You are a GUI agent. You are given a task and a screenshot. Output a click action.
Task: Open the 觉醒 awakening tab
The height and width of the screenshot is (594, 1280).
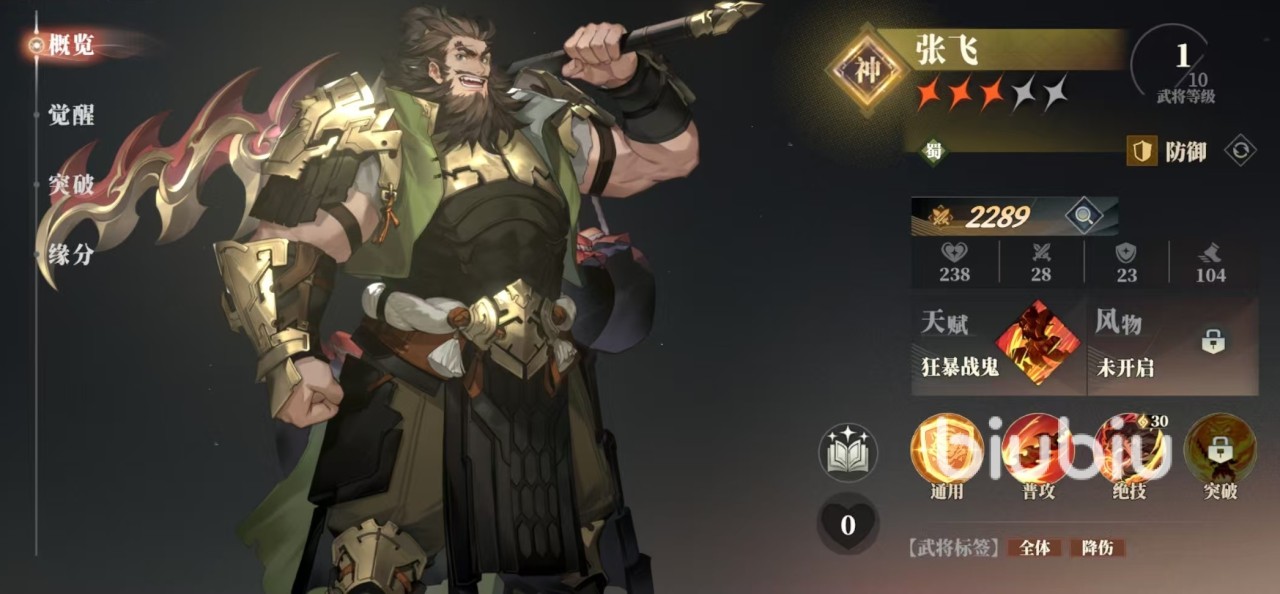coord(70,115)
